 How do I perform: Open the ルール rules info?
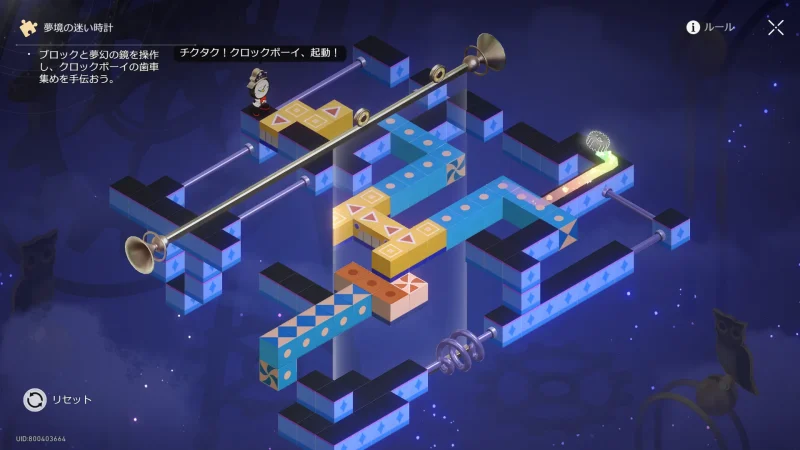(x=710, y=27)
